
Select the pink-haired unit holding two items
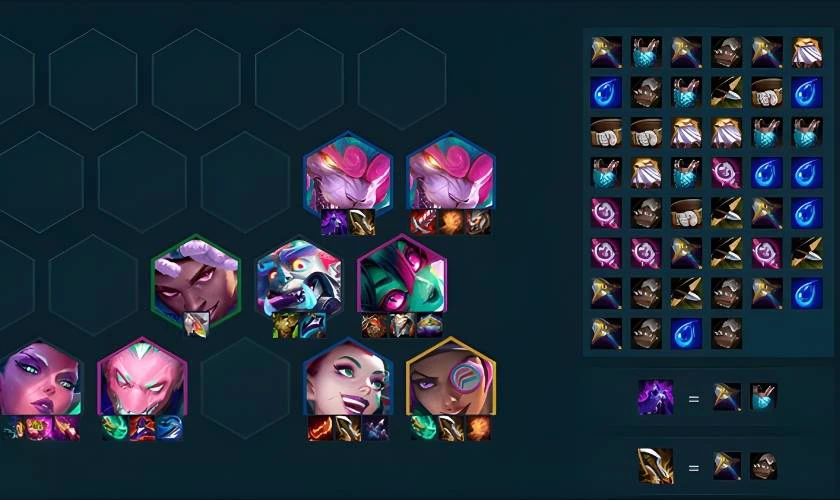[347, 176]
